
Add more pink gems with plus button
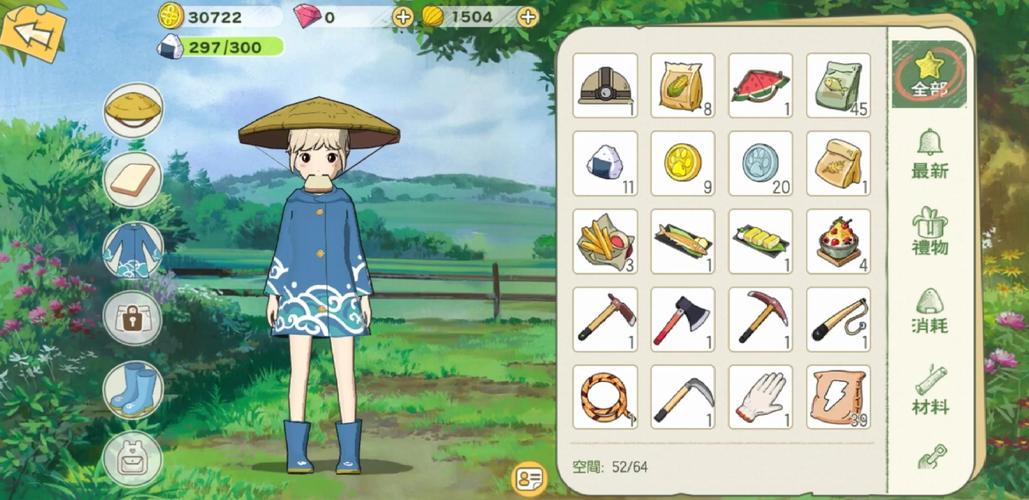(402, 16)
